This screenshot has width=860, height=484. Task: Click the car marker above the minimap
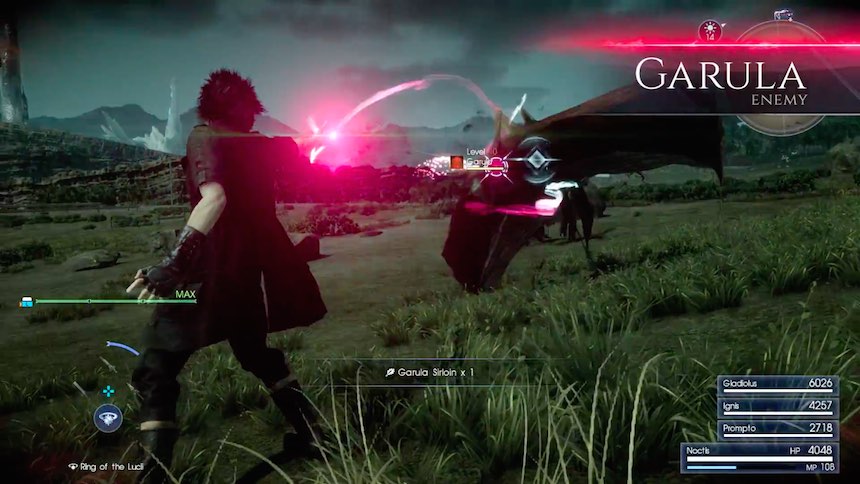pyautogui.click(x=783, y=14)
